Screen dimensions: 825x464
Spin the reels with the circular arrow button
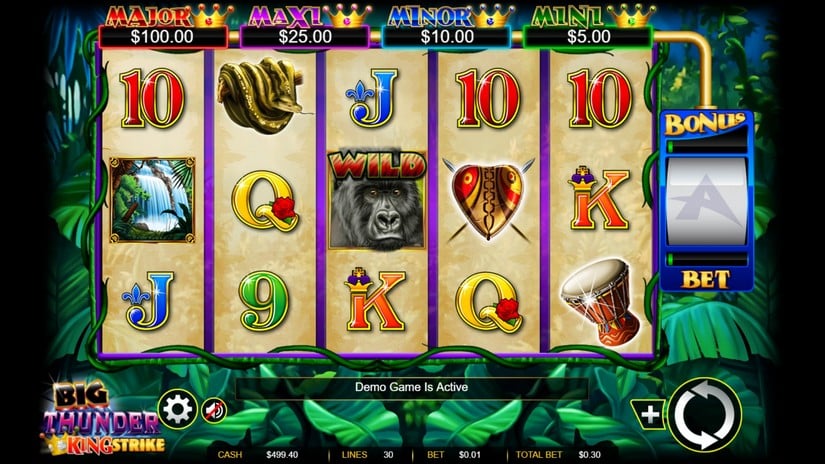click(705, 414)
